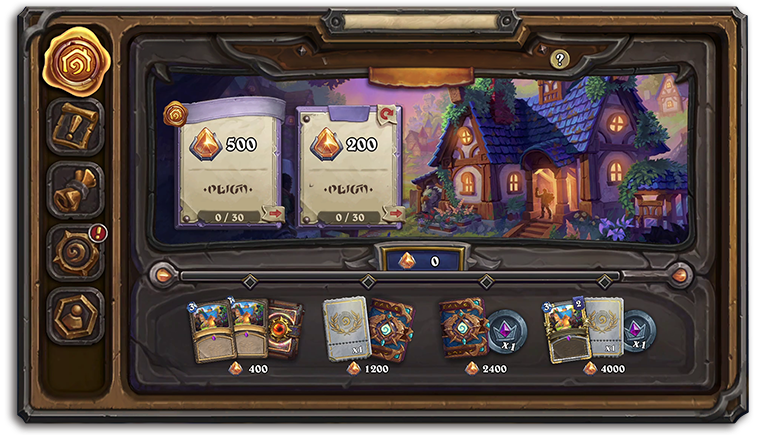Click the question mark help button

click(x=559, y=60)
